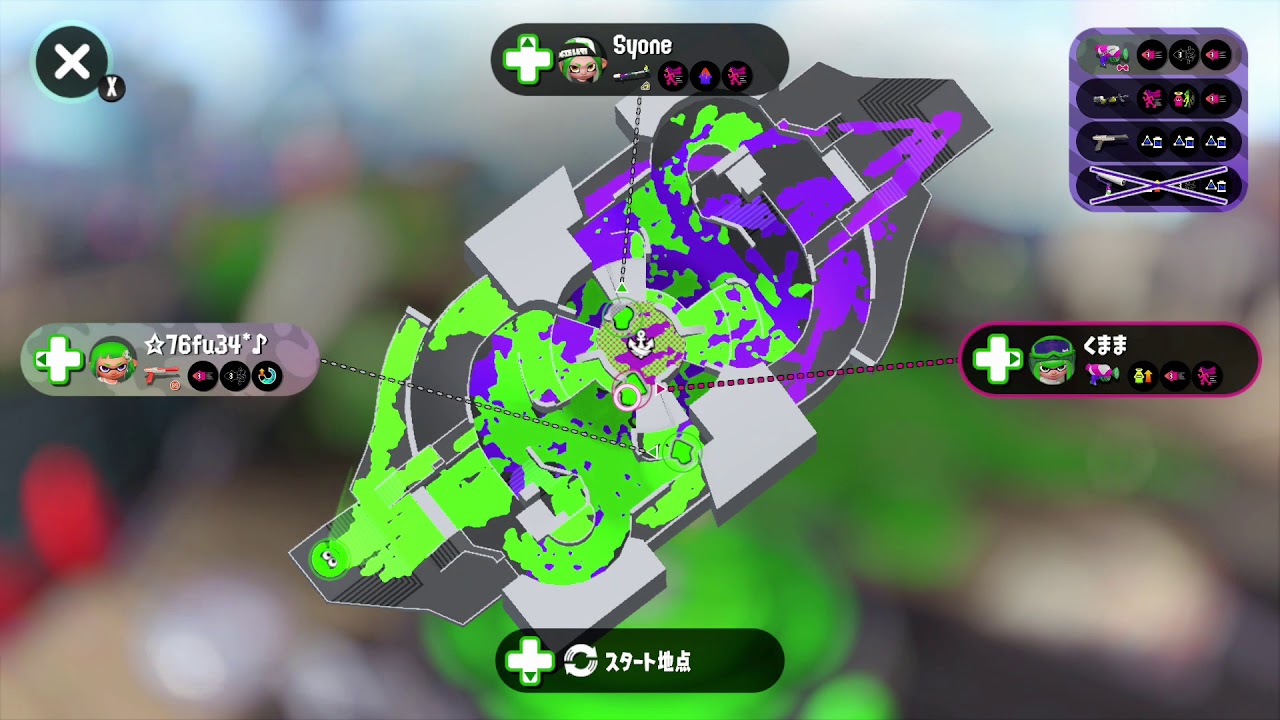Close the map screen with the X button
The width and height of the screenshot is (1280, 720).
point(70,62)
